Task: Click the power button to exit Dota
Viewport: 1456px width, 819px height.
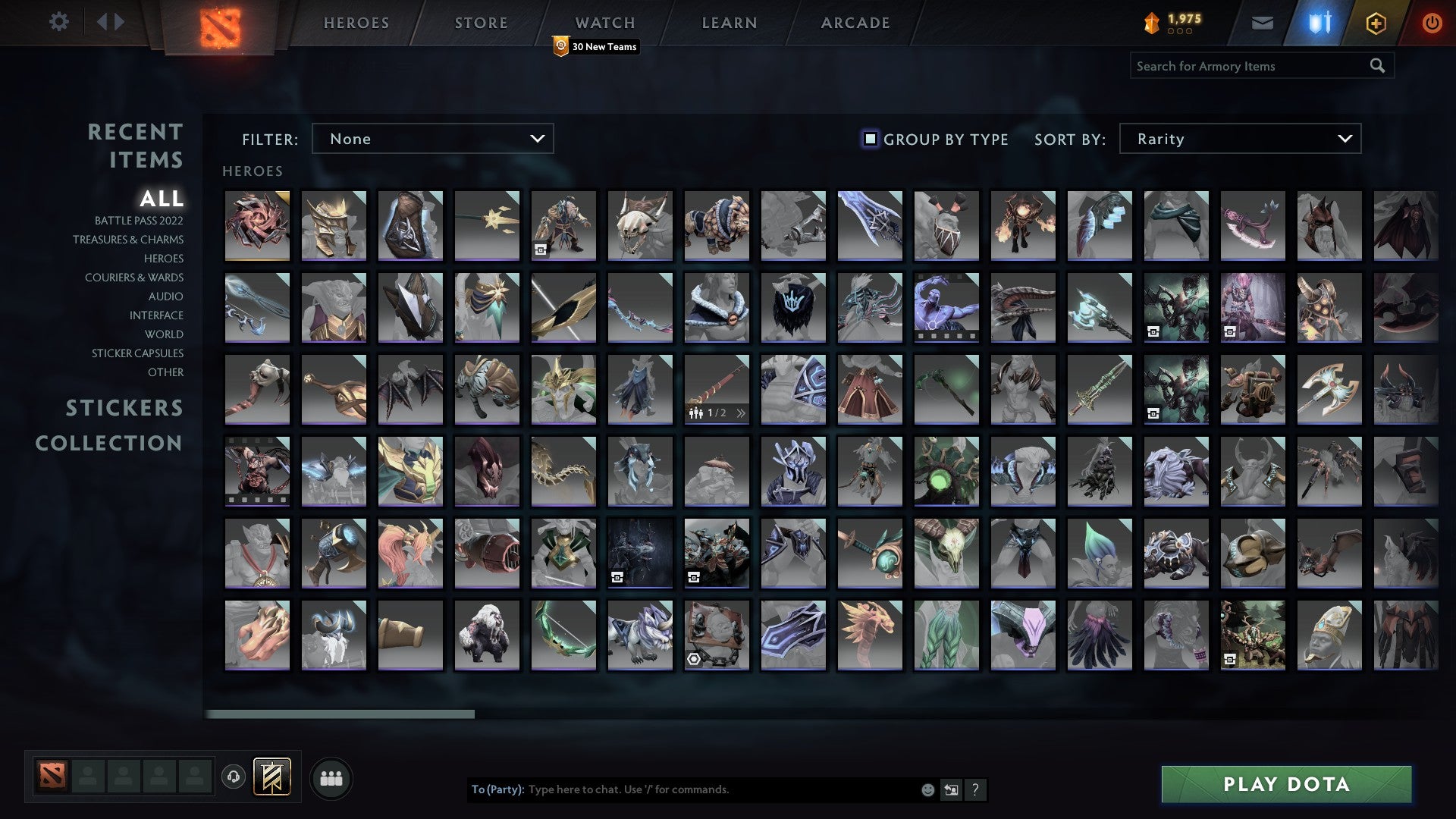Action: [x=1432, y=23]
